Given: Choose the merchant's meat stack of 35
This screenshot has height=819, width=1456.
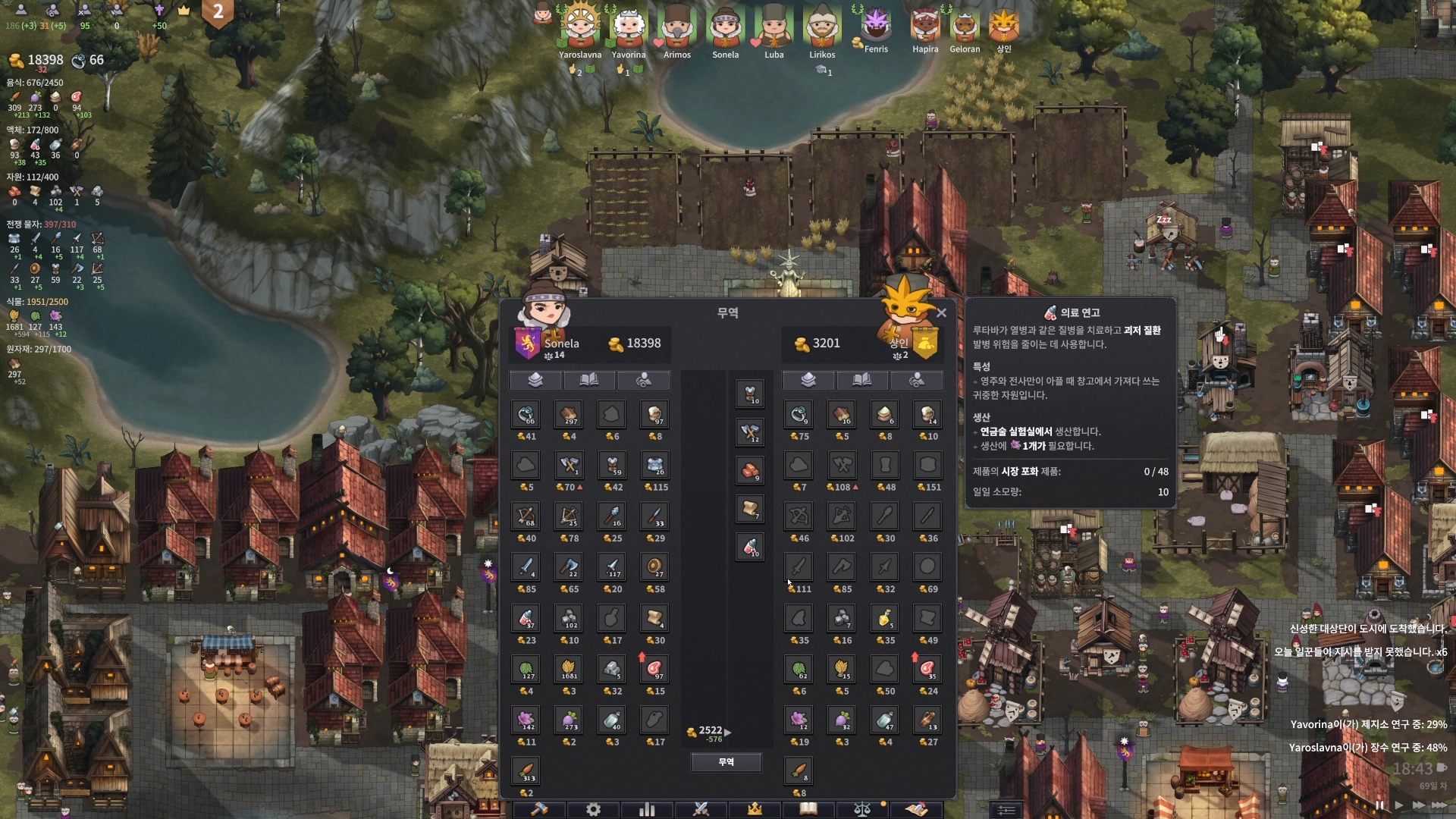Looking at the screenshot, I should click(927, 670).
